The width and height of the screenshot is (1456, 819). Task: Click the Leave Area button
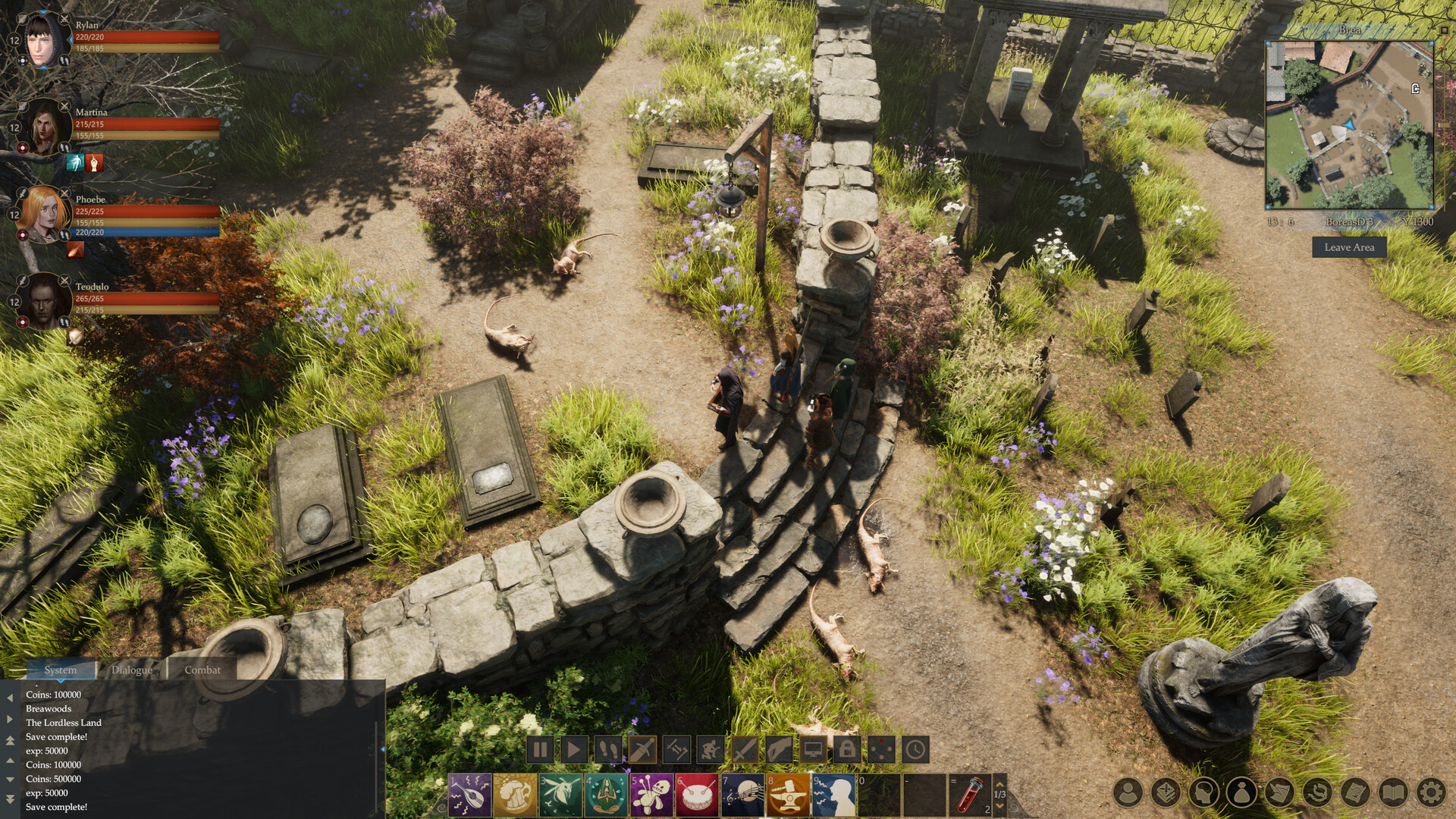click(x=1349, y=247)
